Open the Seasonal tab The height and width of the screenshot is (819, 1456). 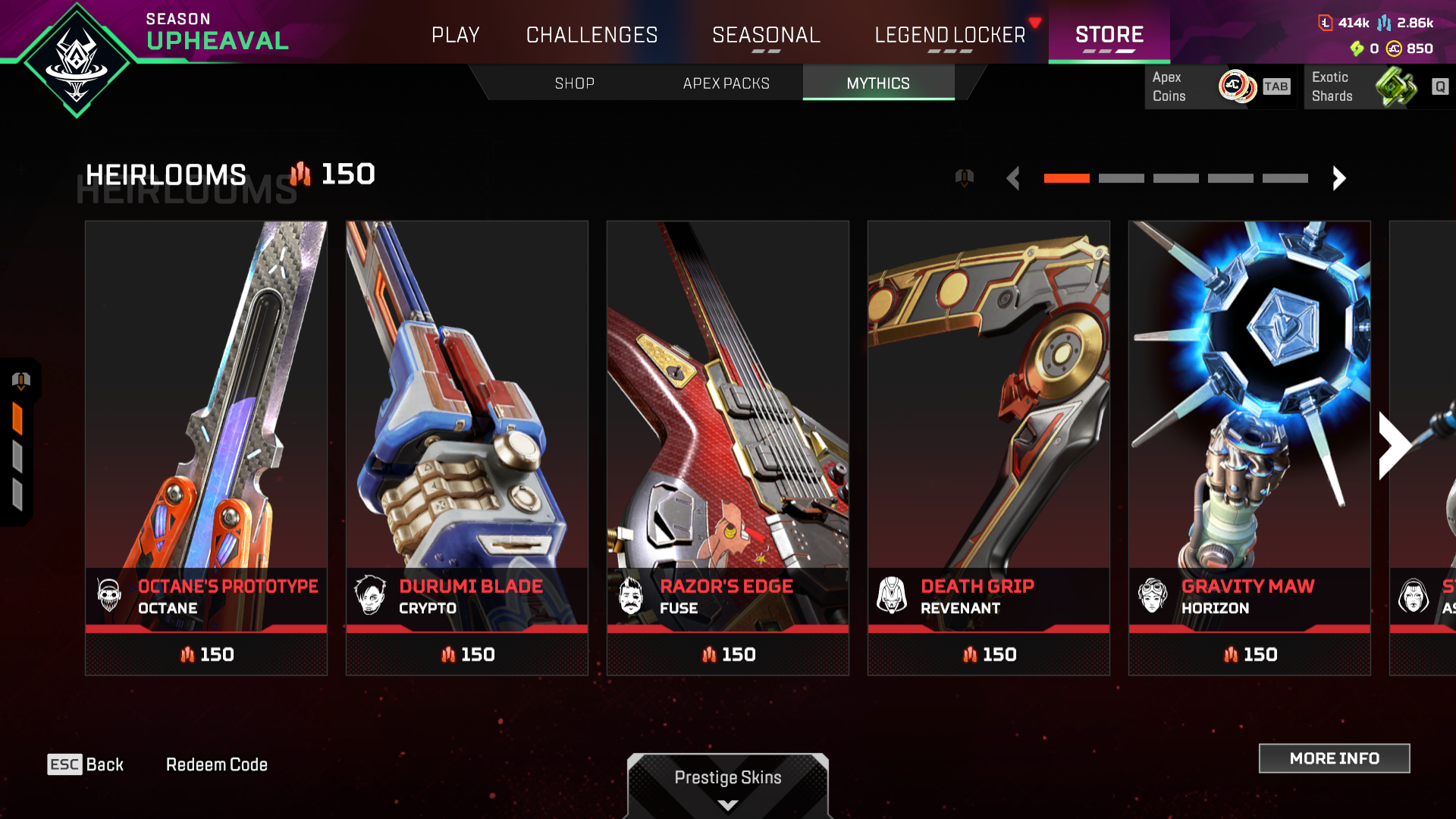[x=766, y=35]
